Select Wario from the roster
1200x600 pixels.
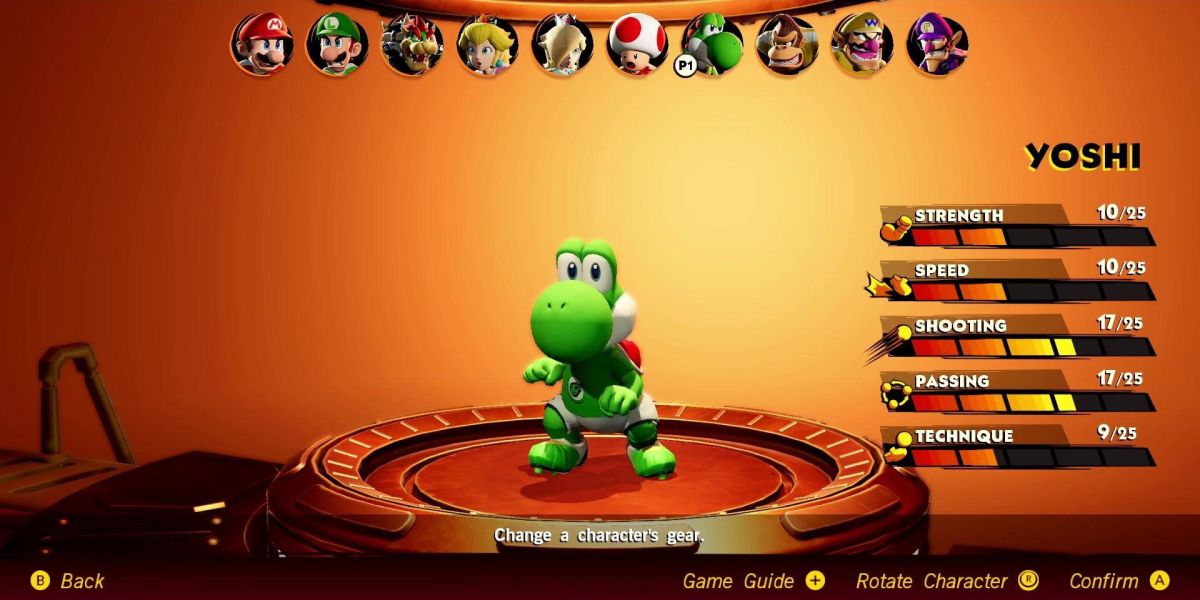click(862, 44)
